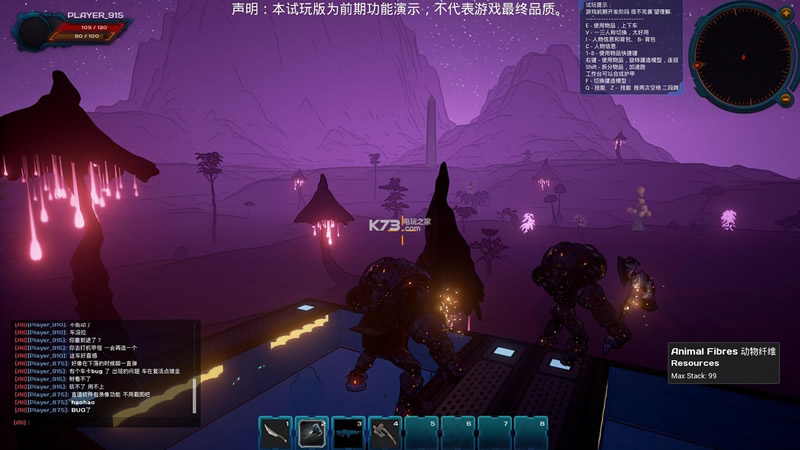Click the chat window scrollbar
The image size is (800, 450).
point(195,394)
